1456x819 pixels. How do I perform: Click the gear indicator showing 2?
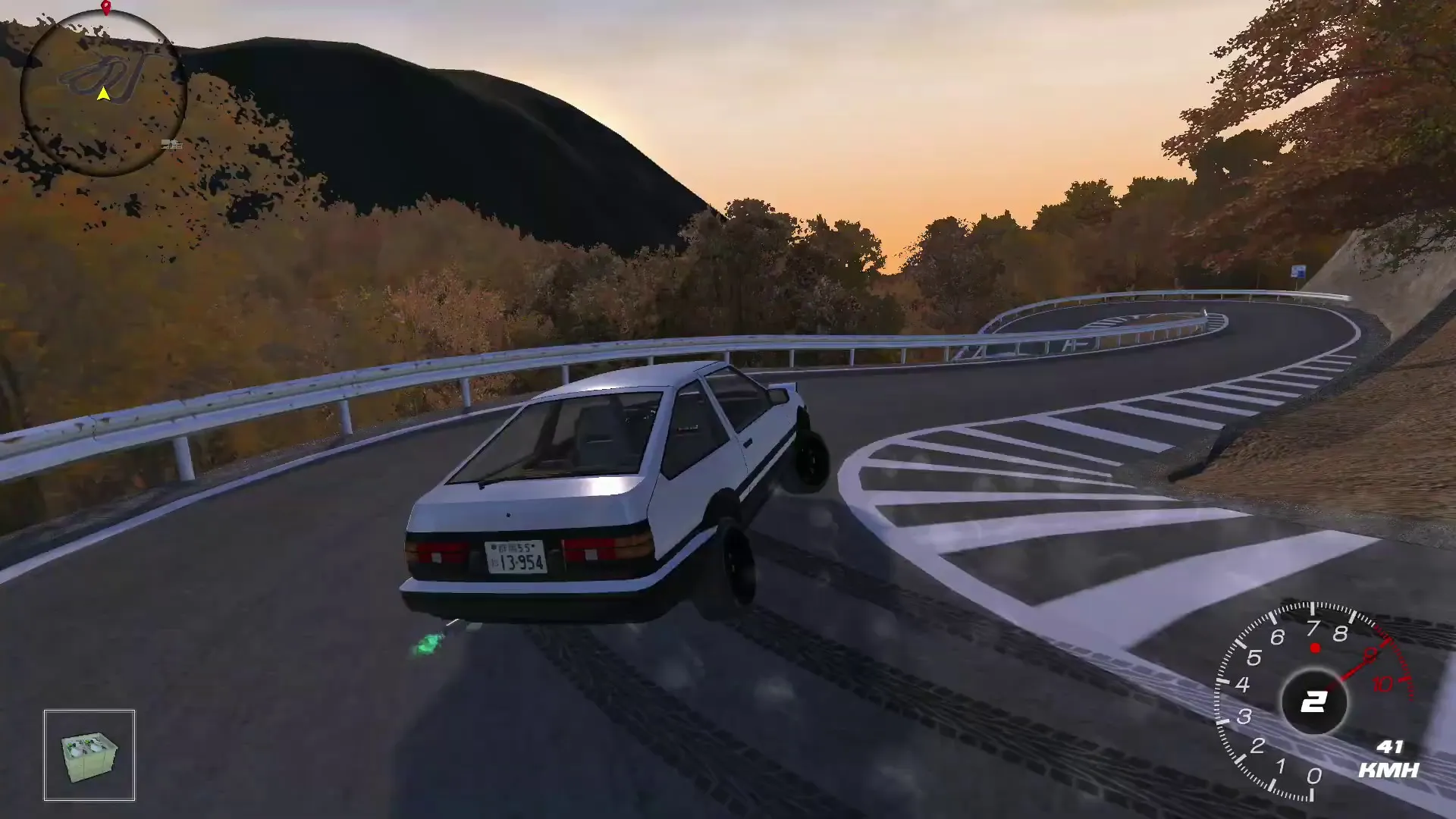(1315, 701)
